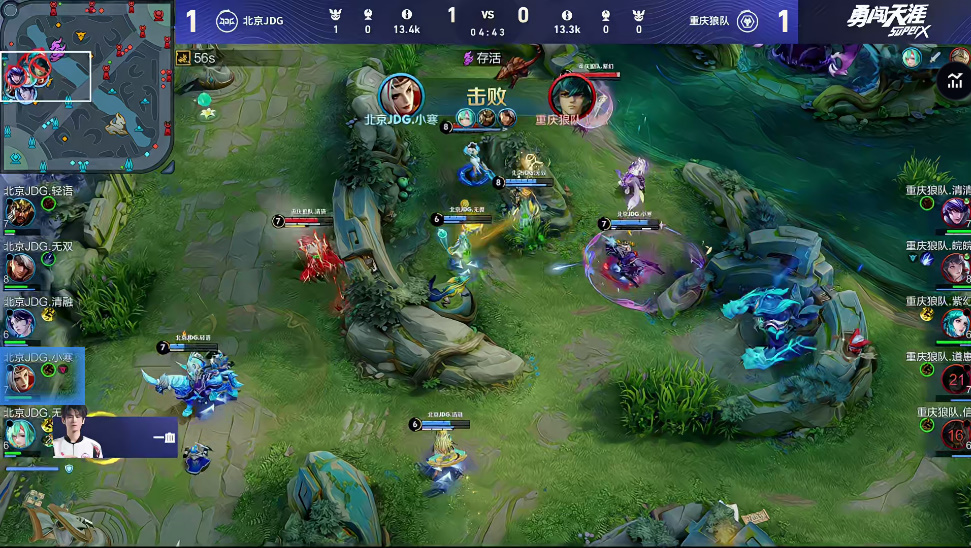Image resolution: width=971 pixels, height=548 pixels.
Task: Click the sword icon beside the chart button
Action: coord(933,57)
